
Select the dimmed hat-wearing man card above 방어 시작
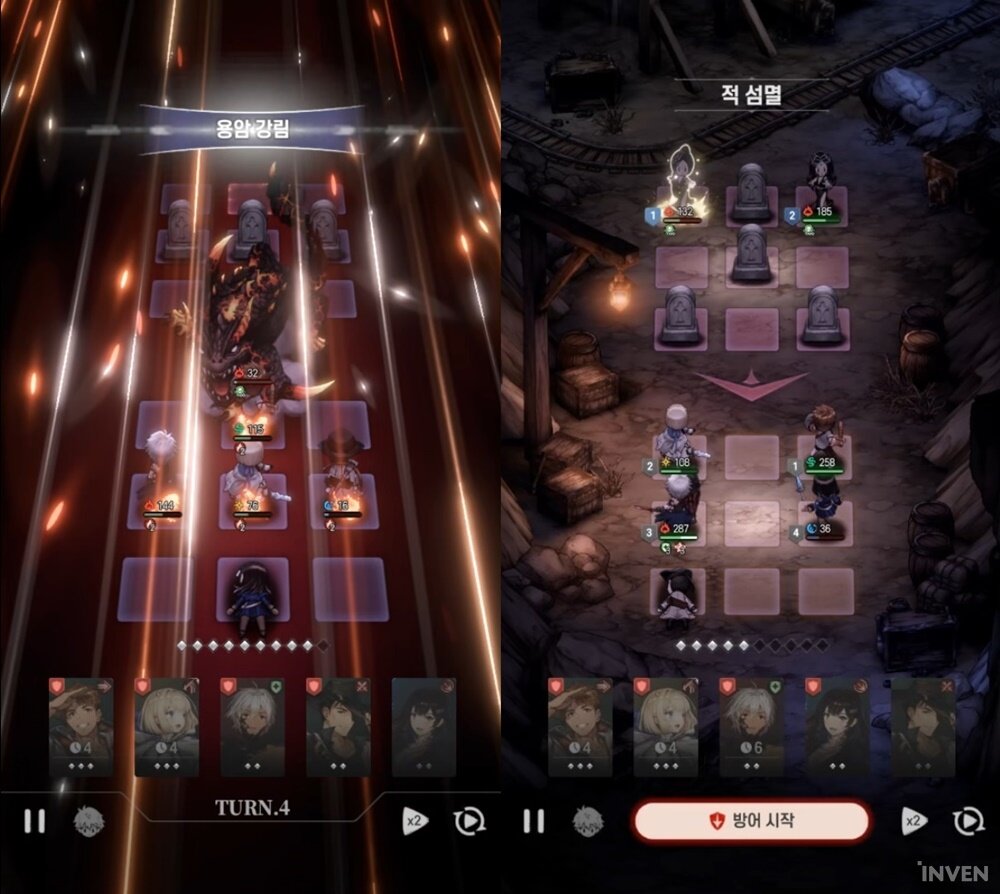[x=922, y=727]
